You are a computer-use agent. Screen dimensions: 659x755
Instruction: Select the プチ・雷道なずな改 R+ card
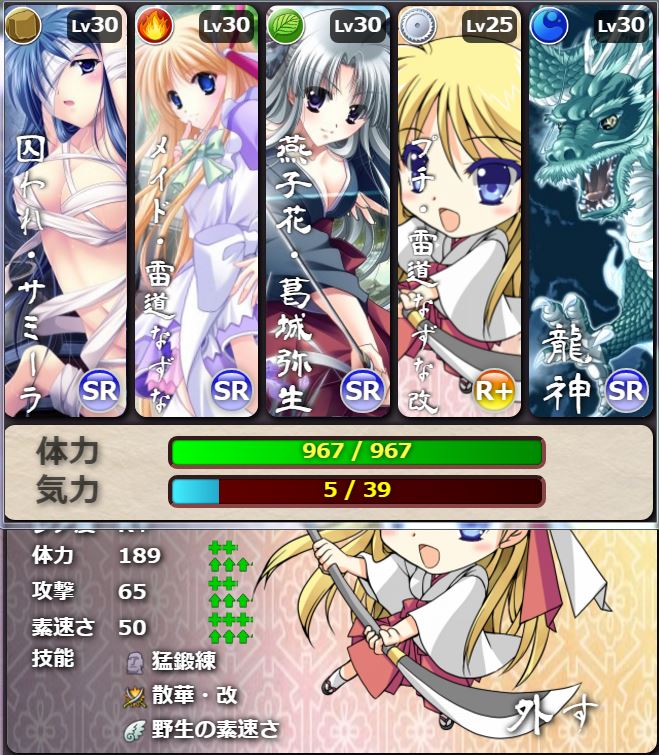458,211
